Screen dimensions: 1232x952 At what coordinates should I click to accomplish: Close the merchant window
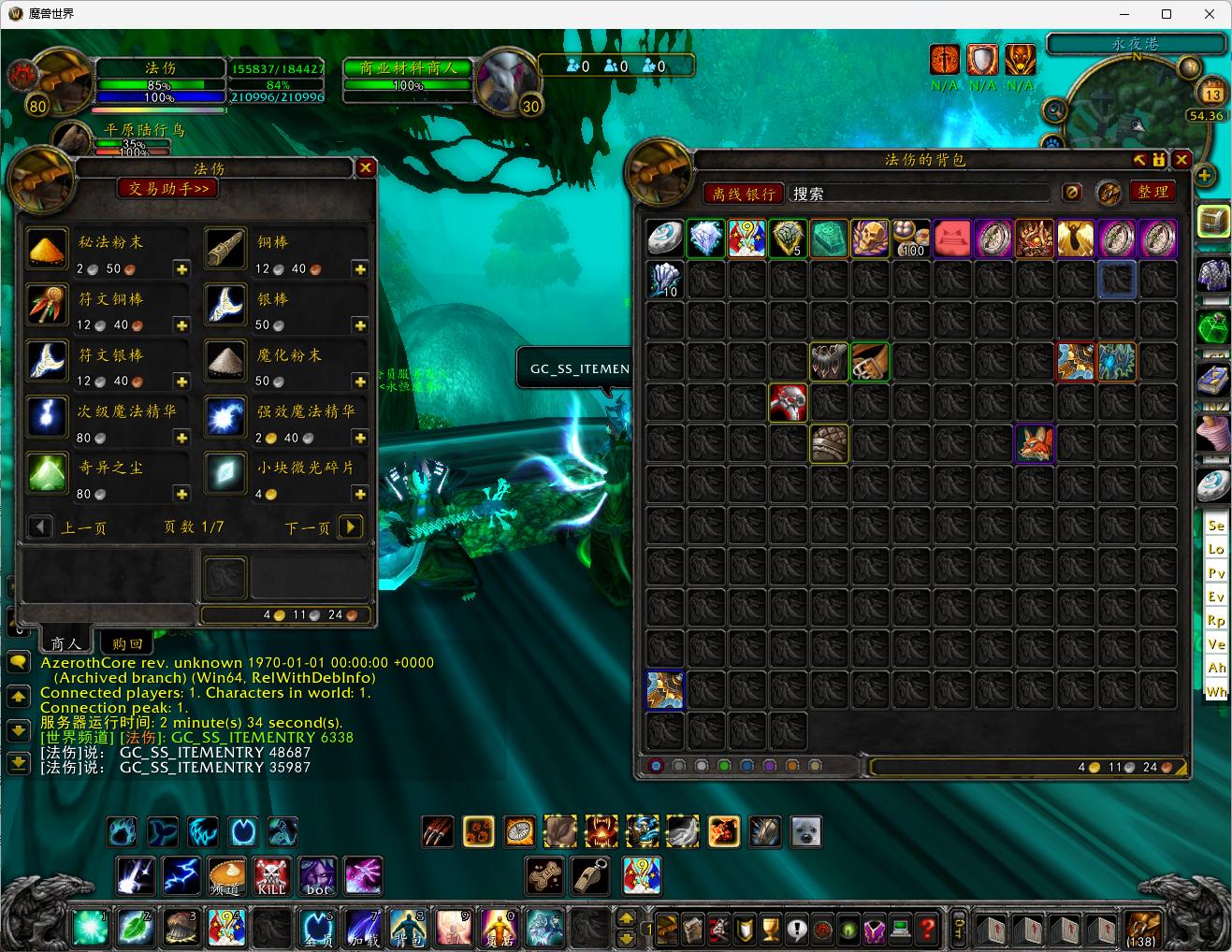366,167
